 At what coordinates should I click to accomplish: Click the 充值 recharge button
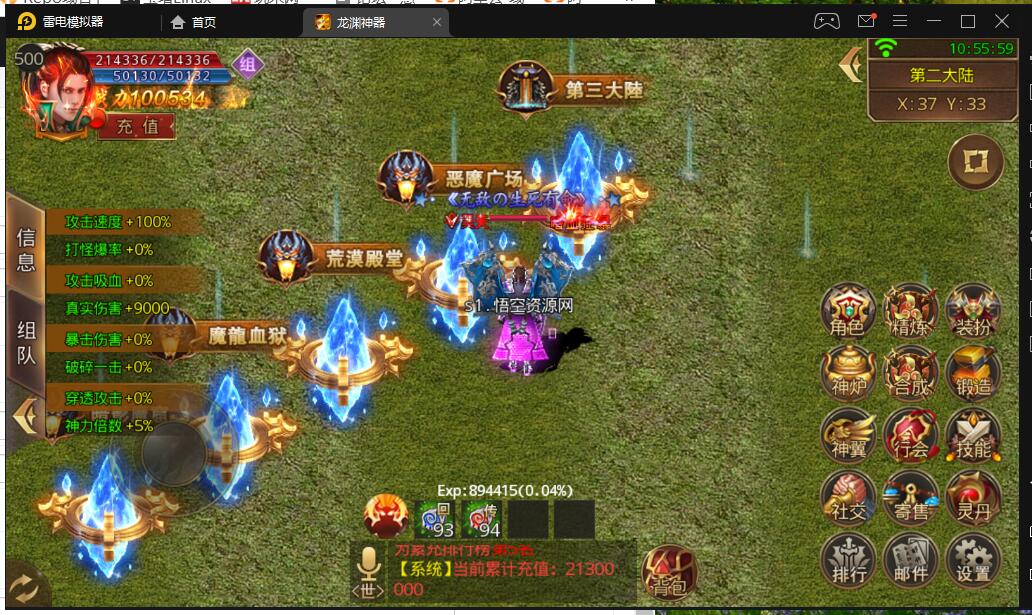(x=137, y=127)
